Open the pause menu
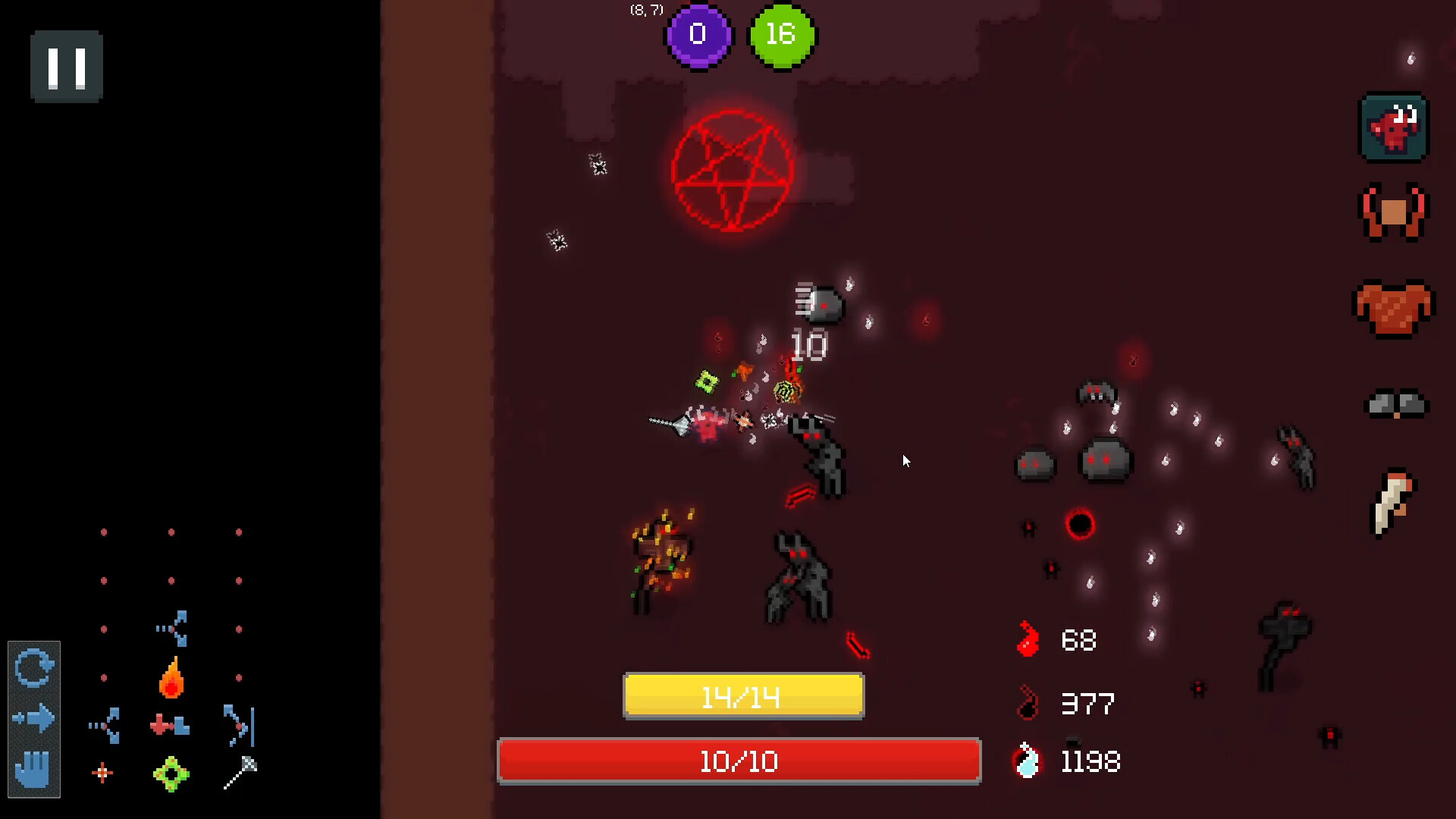 (x=66, y=67)
